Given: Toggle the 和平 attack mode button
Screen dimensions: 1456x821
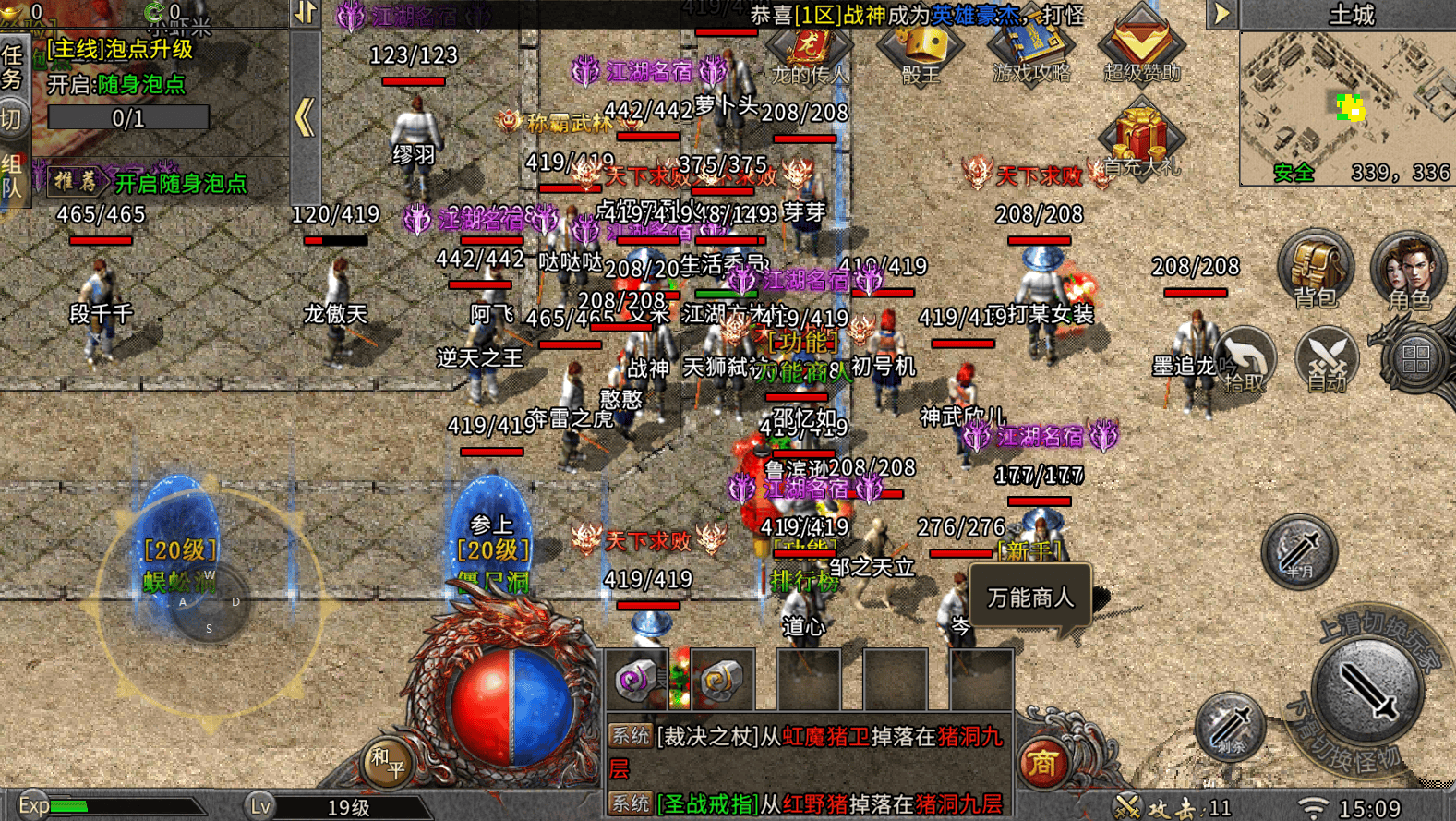Looking at the screenshot, I should coord(388,763).
